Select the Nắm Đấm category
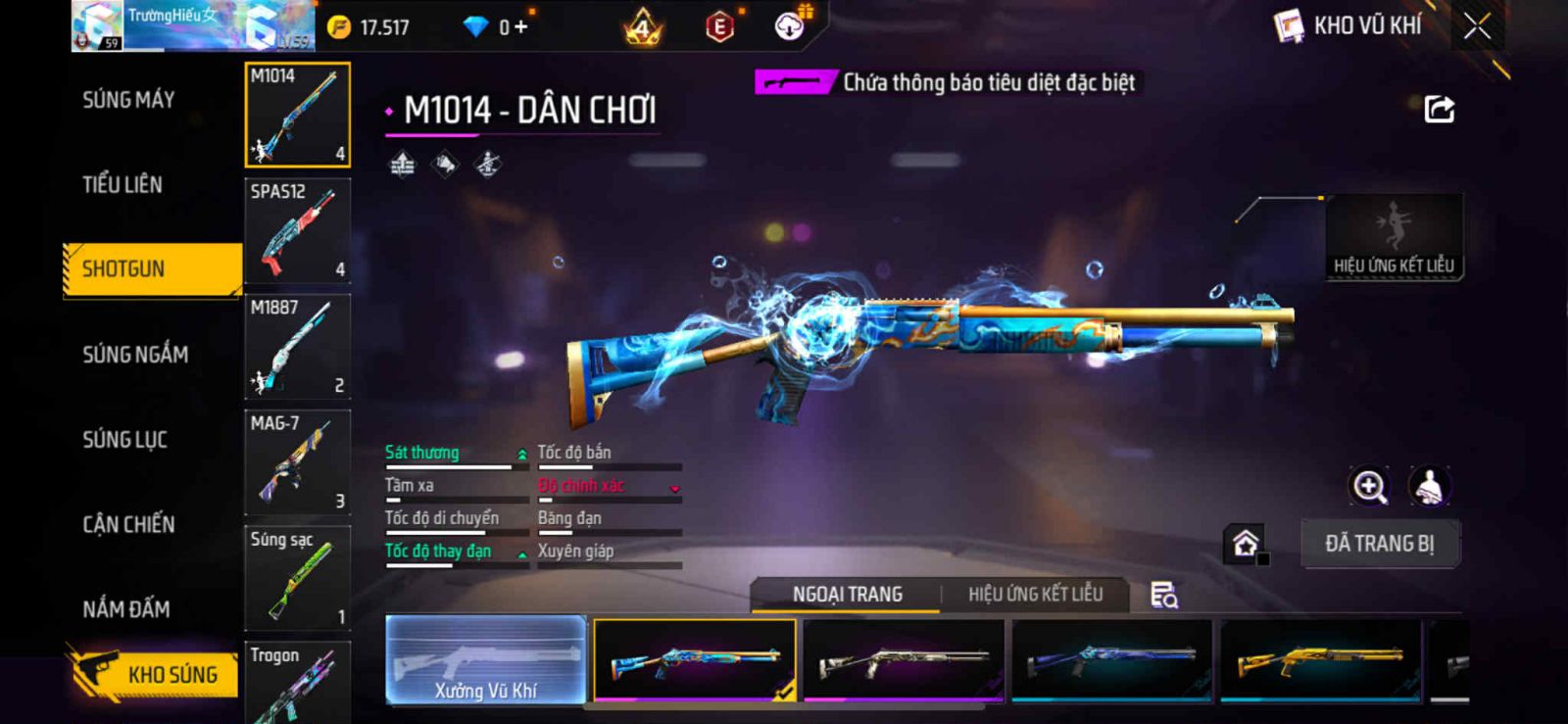Image resolution: width=1568 pixels, height=724 pixels. point(126,608)
